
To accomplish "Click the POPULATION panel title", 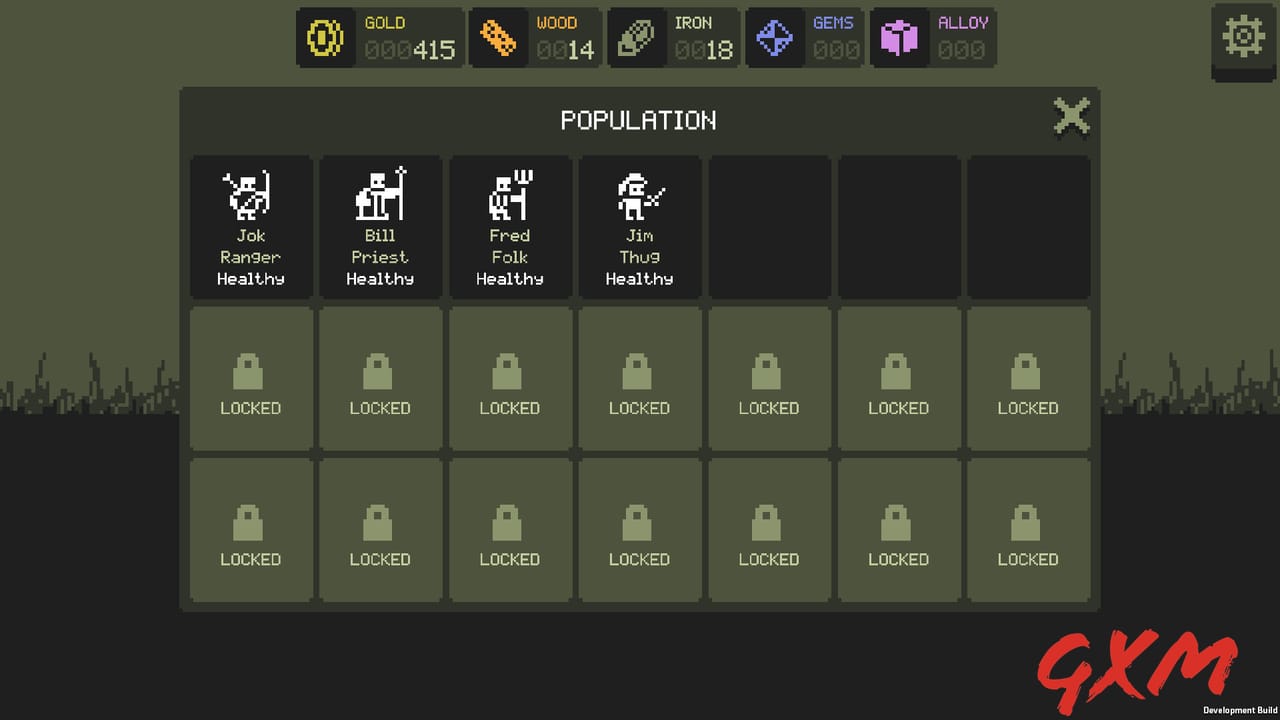I will pos(639,120).
